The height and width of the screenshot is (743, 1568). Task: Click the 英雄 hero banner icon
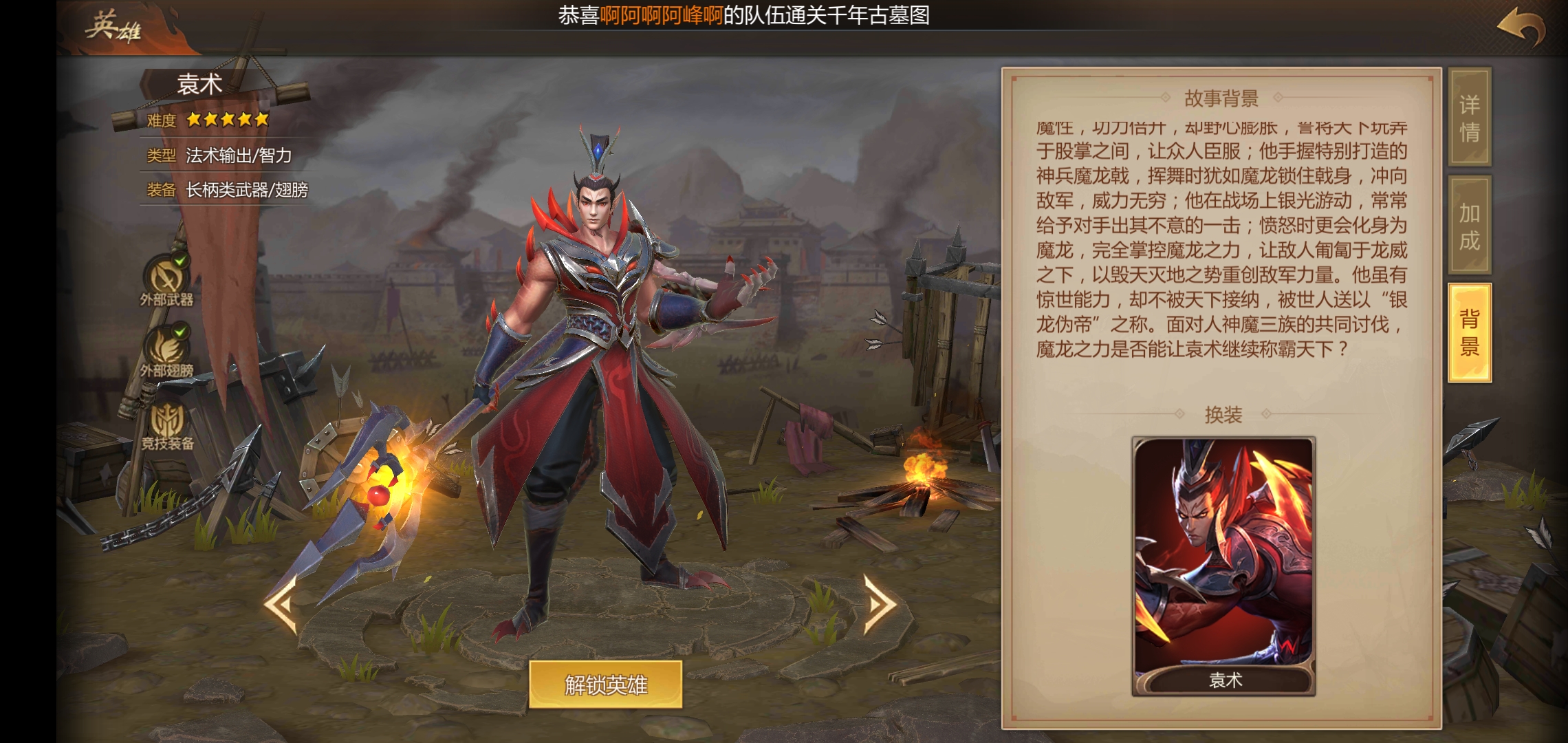113,28
